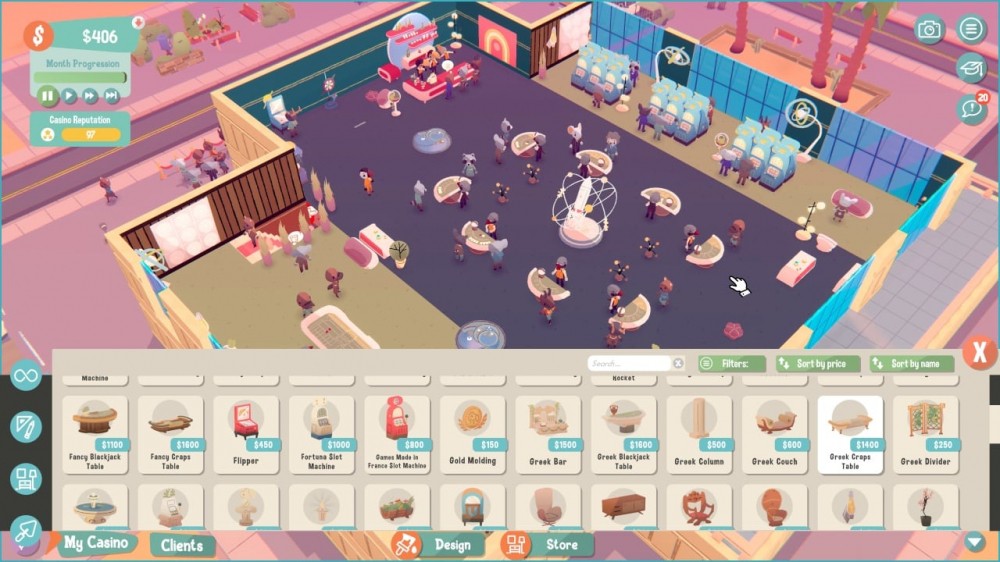This screenshot has width=1000, height=562.
Task: Pick the Greek Bar item
Action: tap(548, 434)
